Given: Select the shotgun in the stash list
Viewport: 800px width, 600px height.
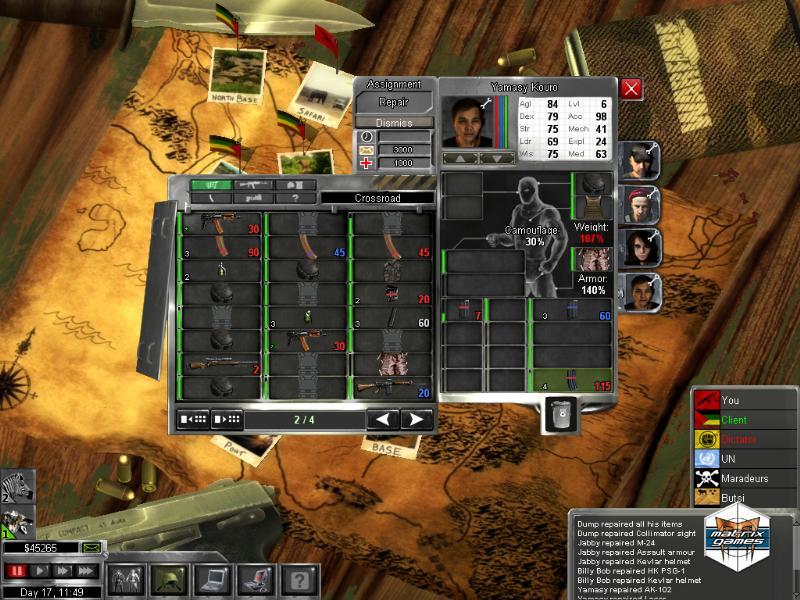Looking at the screenshot, I should click(220, 365).
